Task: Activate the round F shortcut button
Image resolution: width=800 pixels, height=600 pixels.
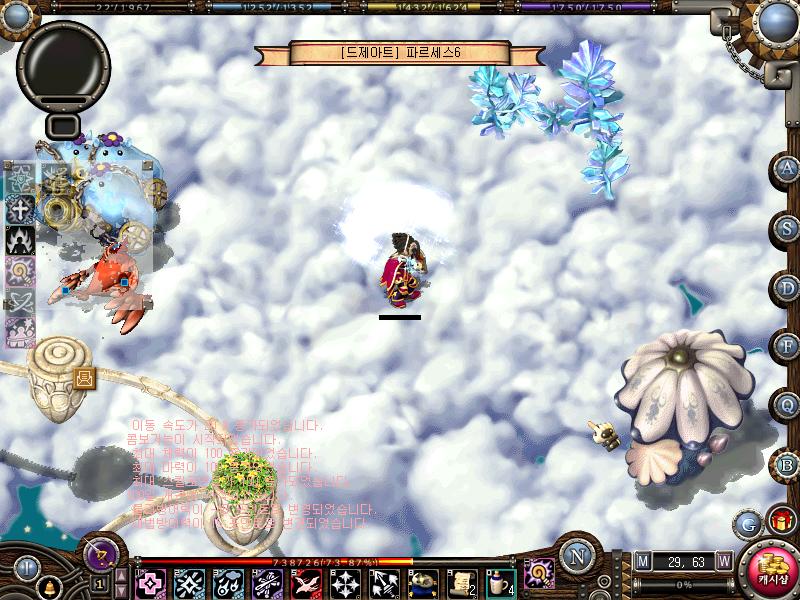Action: click(x=789, y=347)
